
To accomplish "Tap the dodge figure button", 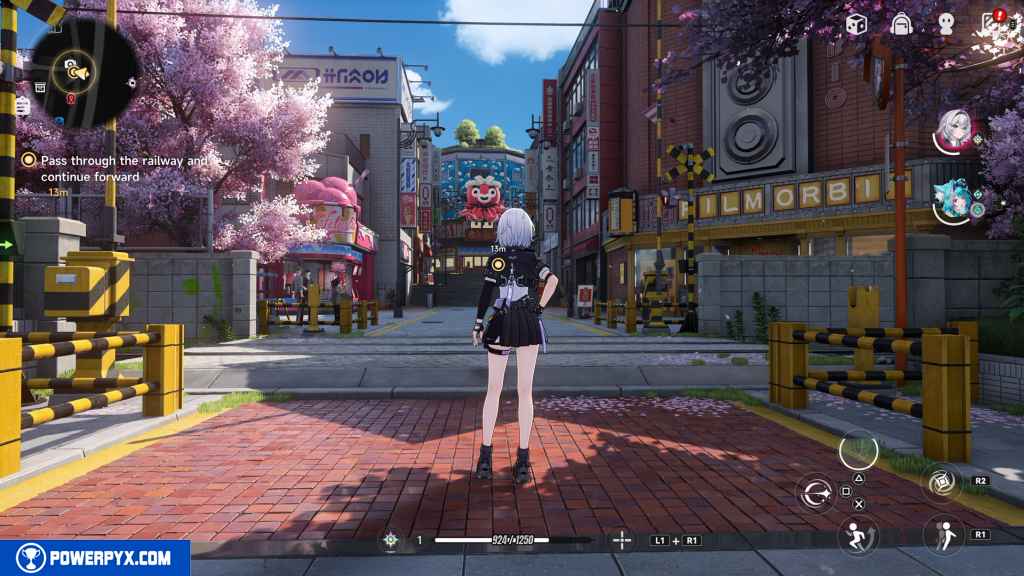I will click(942, 536).
